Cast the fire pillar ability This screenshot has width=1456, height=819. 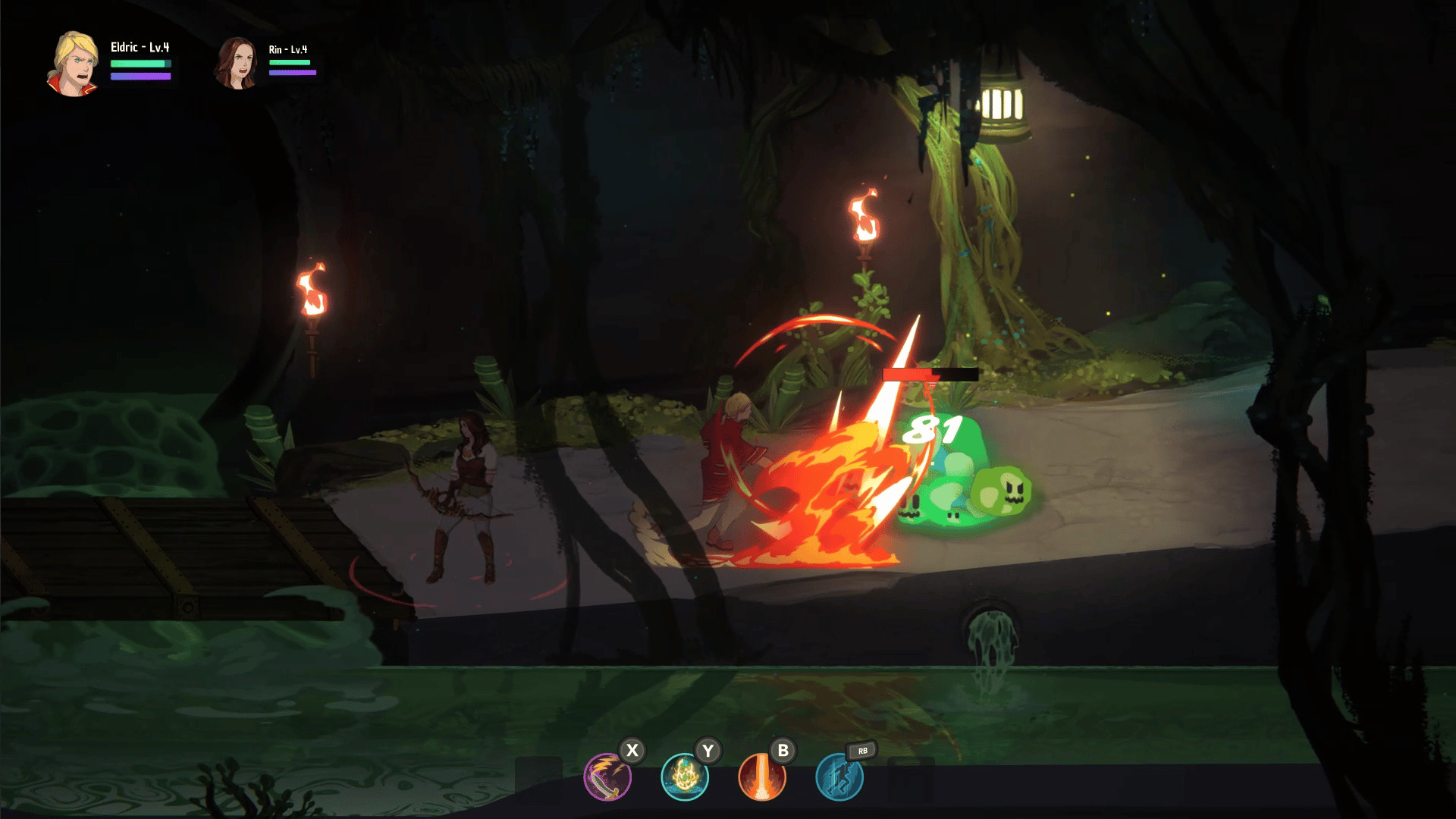[x=762, y=777]
